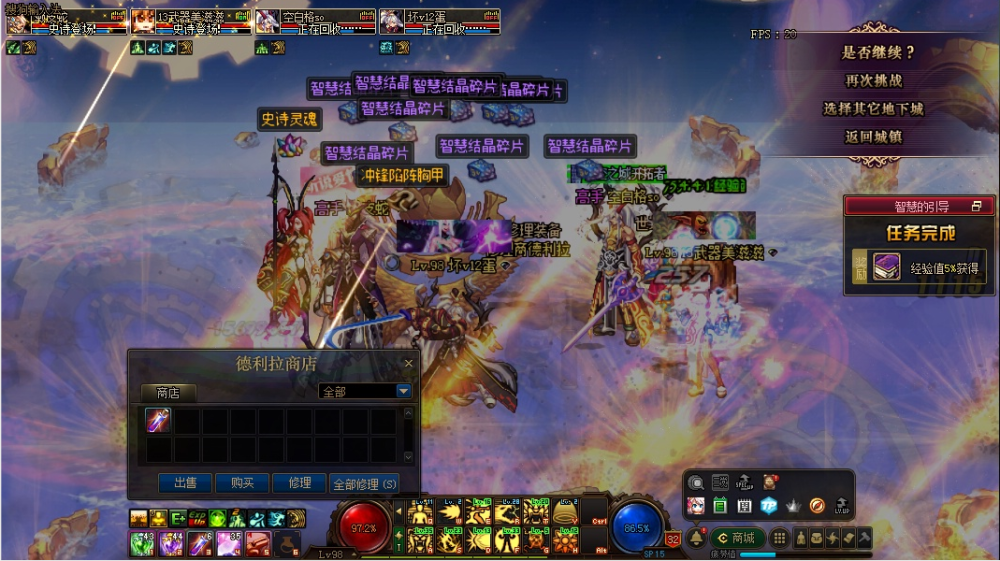Open the orange compass icon
The width and height of the screenshot is (1000, 561).
[817, 505]
